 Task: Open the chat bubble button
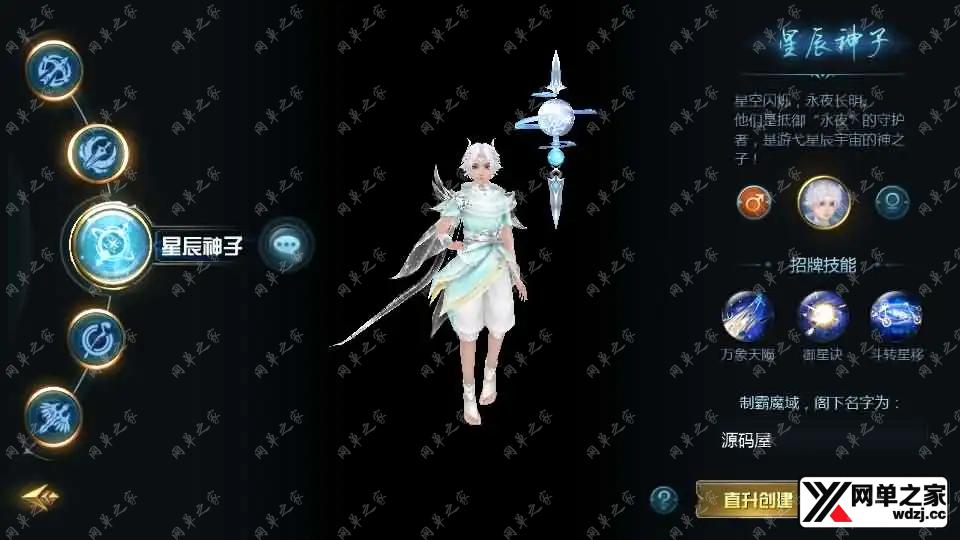(285, 244)
